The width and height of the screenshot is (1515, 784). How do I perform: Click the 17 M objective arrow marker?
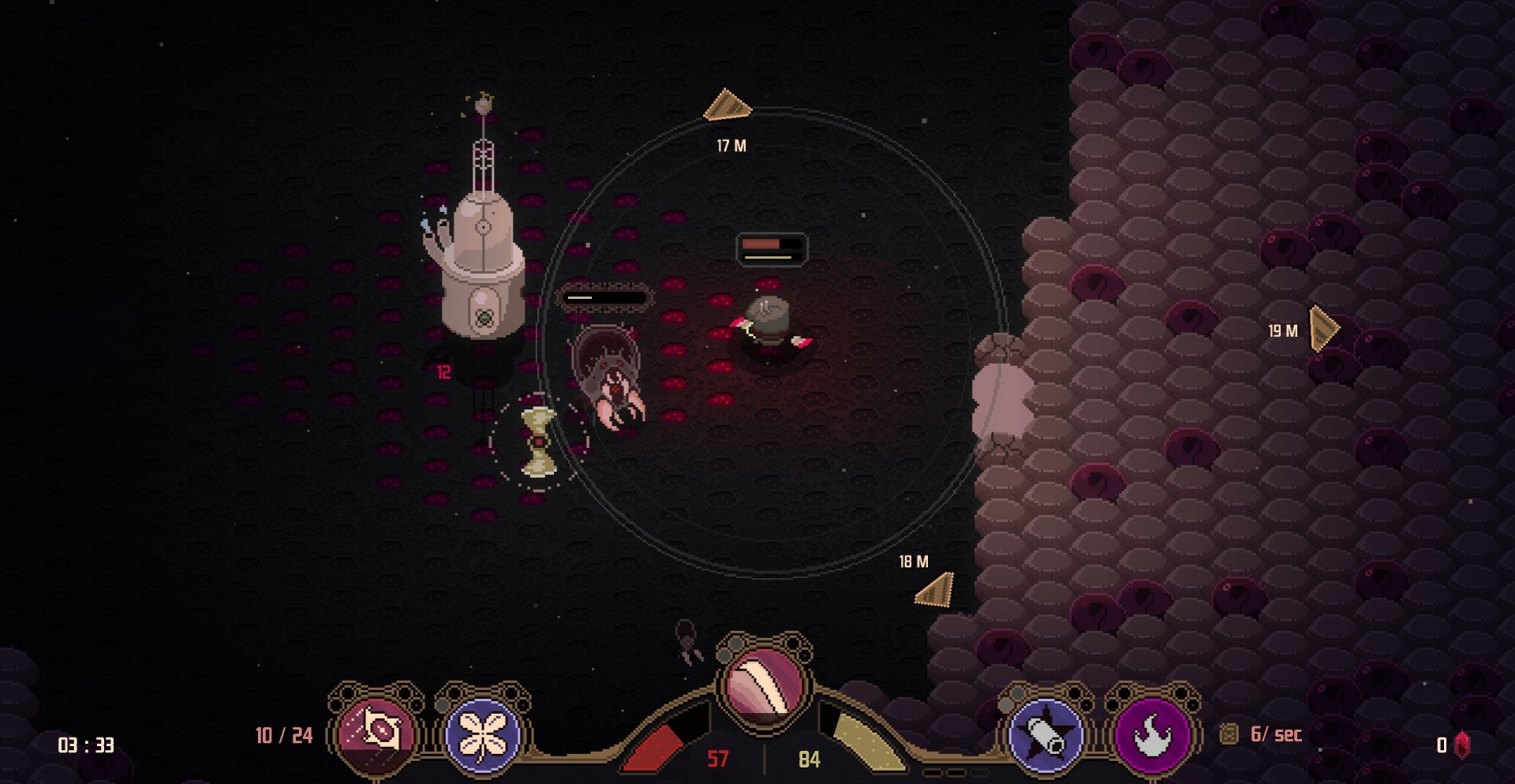point(727,106)
